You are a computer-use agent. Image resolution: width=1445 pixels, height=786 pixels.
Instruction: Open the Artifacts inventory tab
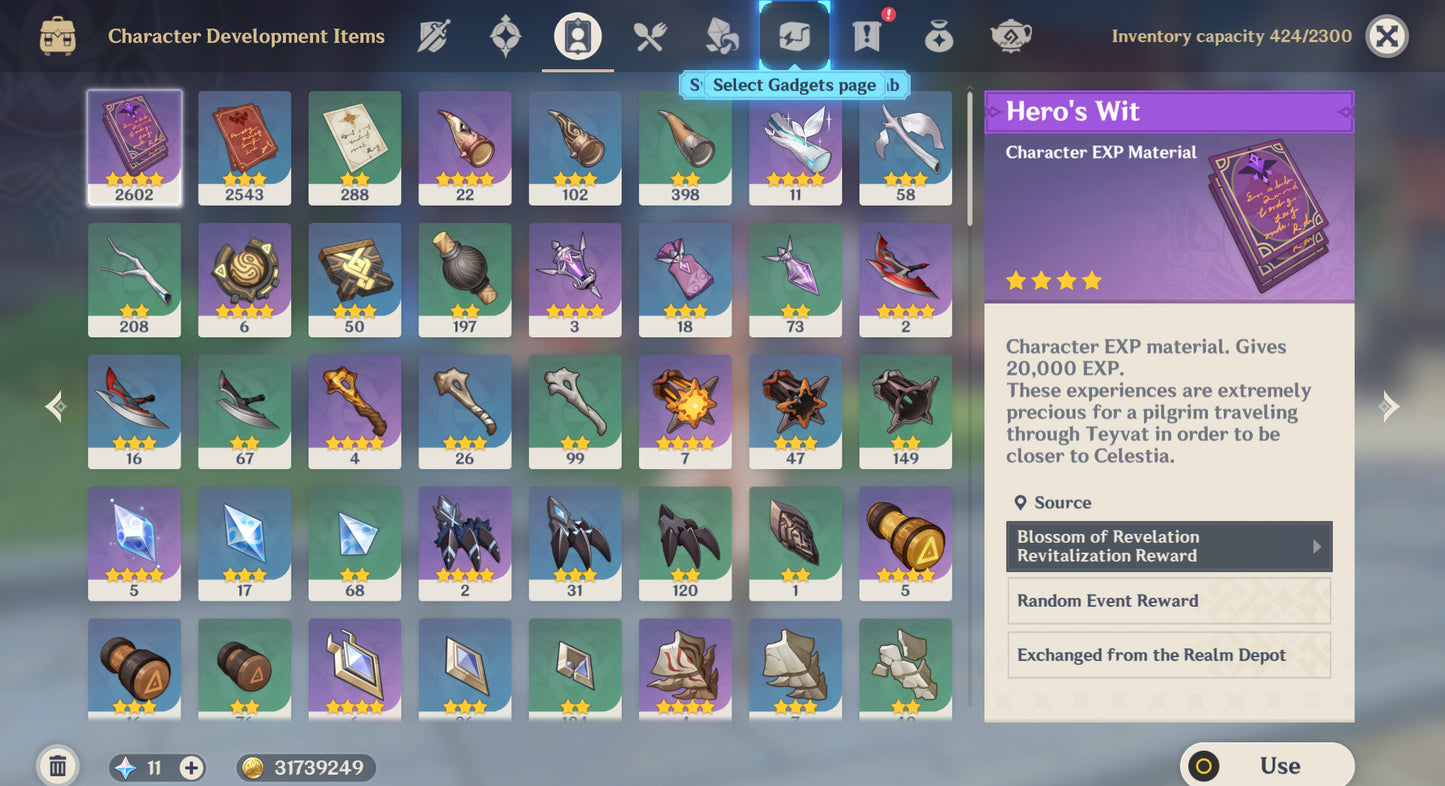click(x=505, y=35)
